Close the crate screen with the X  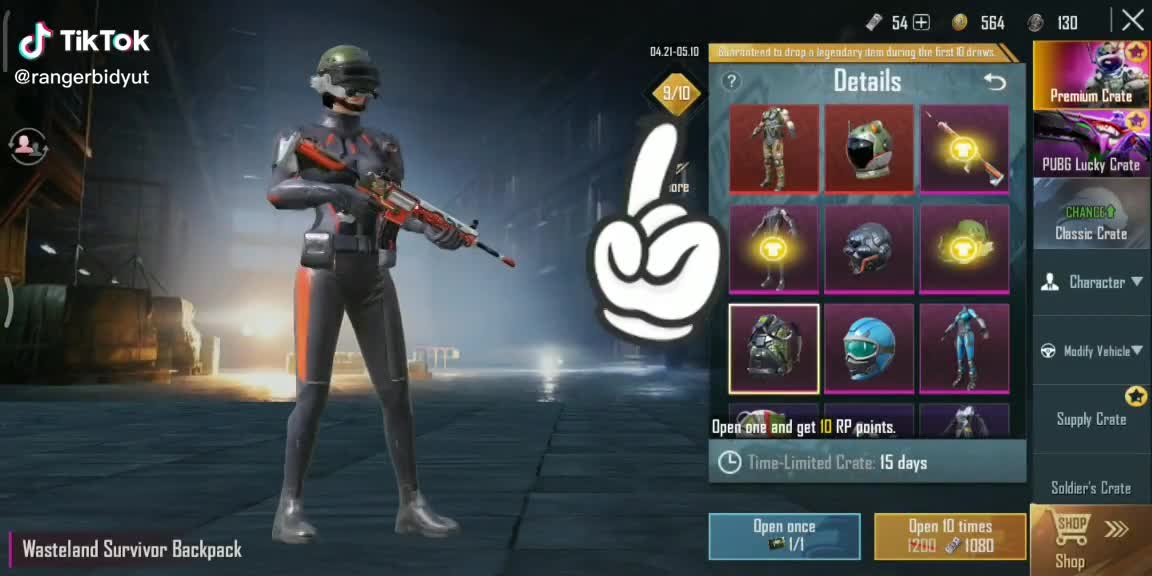[x=1132, y=20]
